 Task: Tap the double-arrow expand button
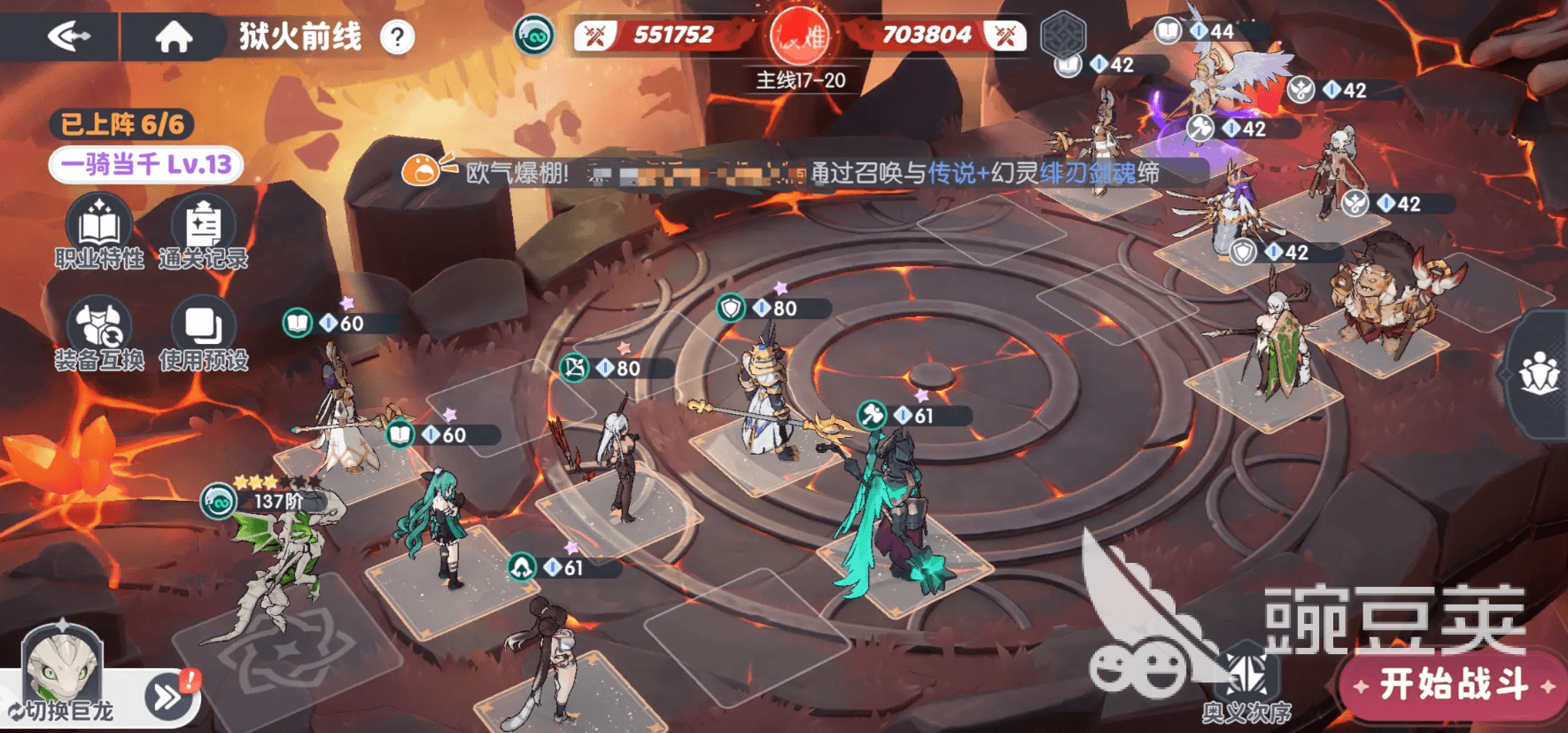[x=168, y=697]
